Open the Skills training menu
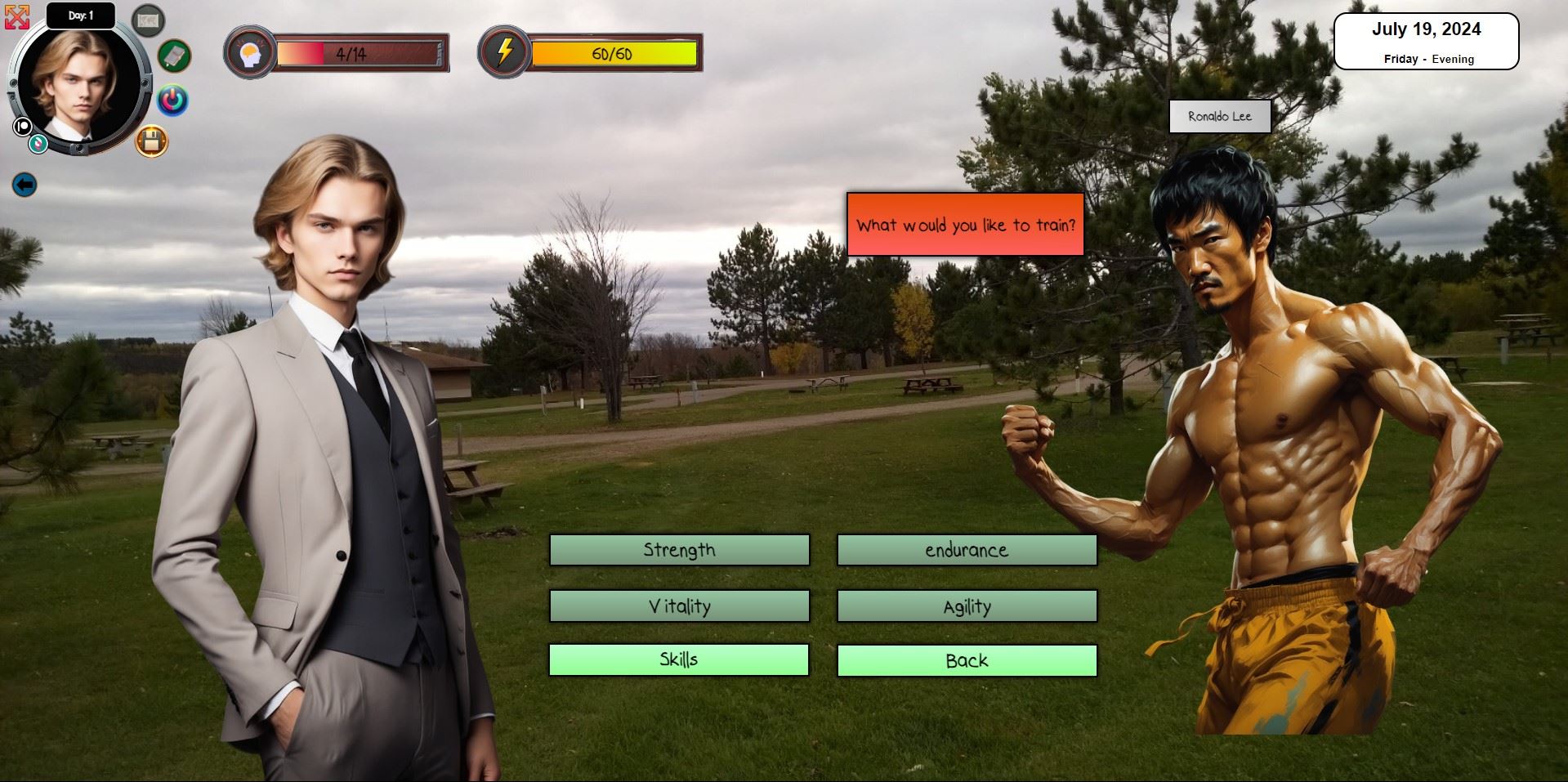 (679, 660)
